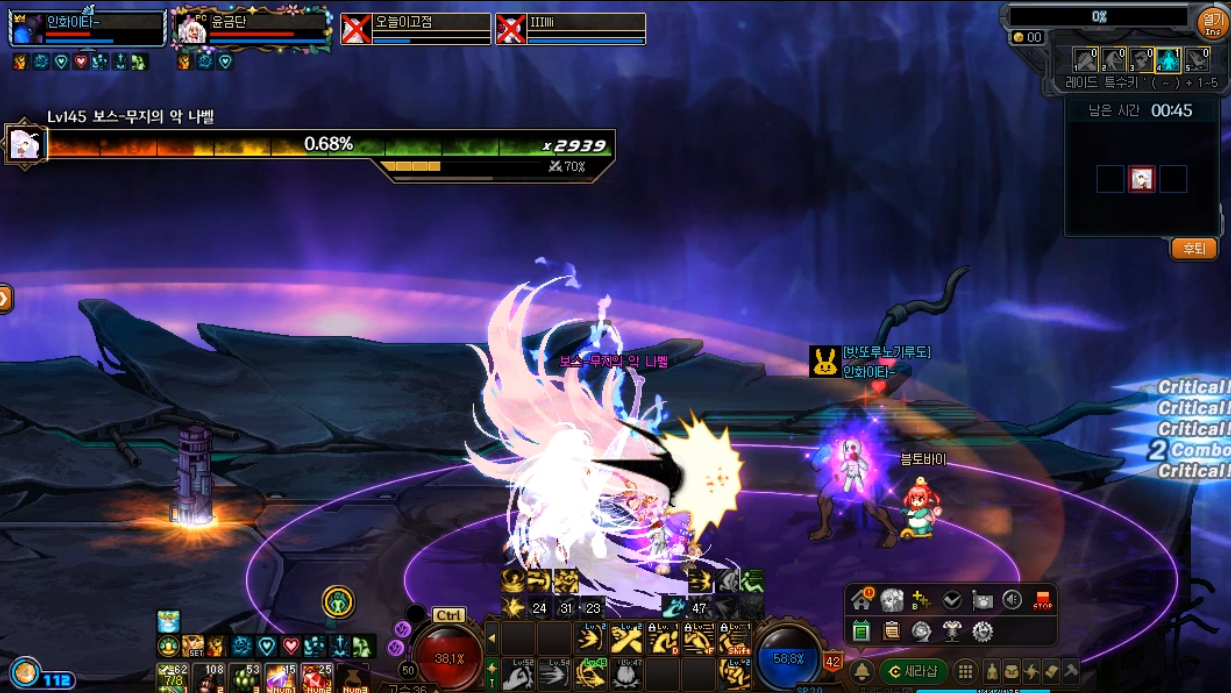This screenshot has width=1231, height=693.
Task: Use the red gem consumable in Num2 slot
Action: tap(317, 677)
